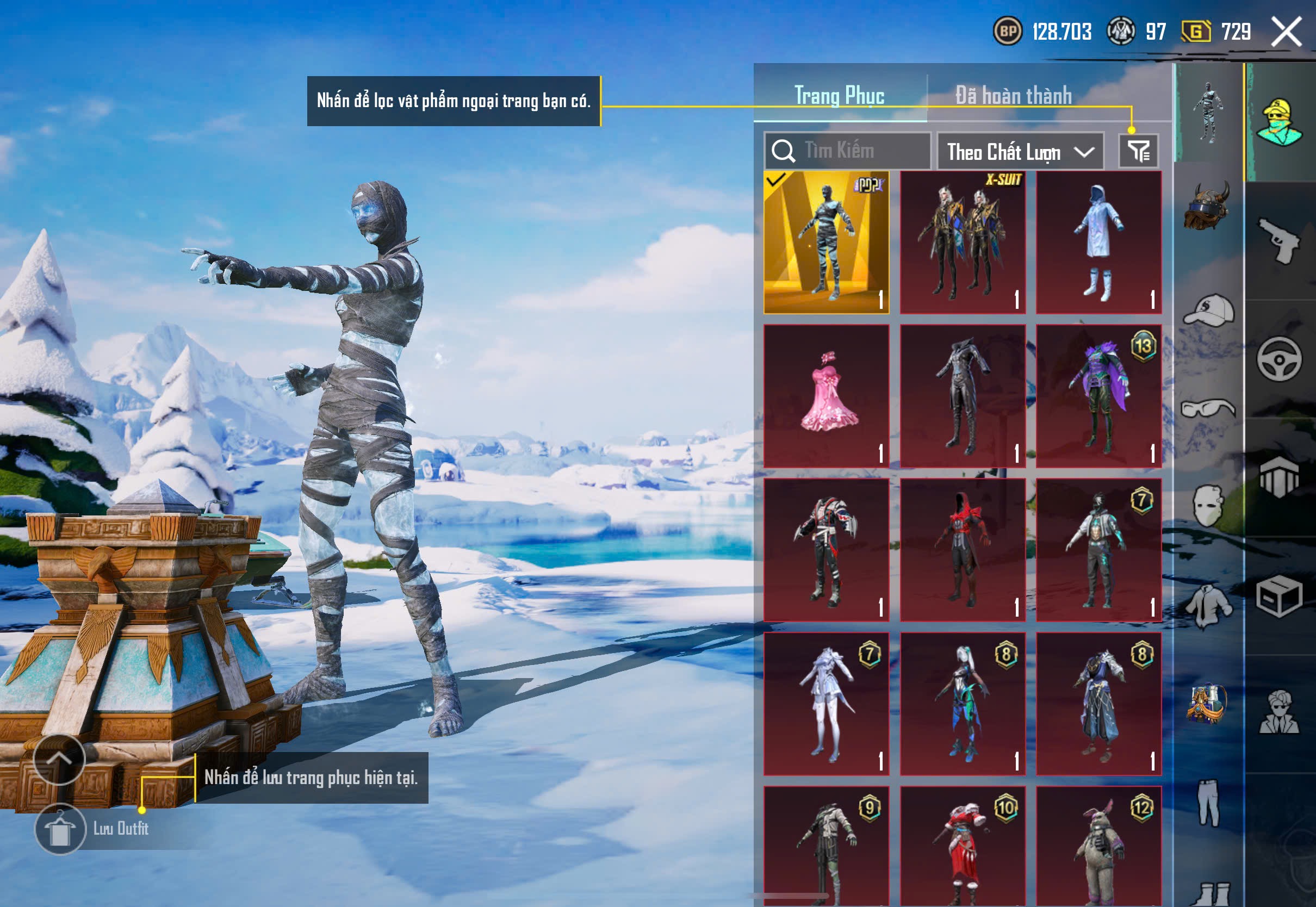Switch to the Trang Phục tab
Viewport: 1316px width, 907px height.
click(x=839, y=96)
